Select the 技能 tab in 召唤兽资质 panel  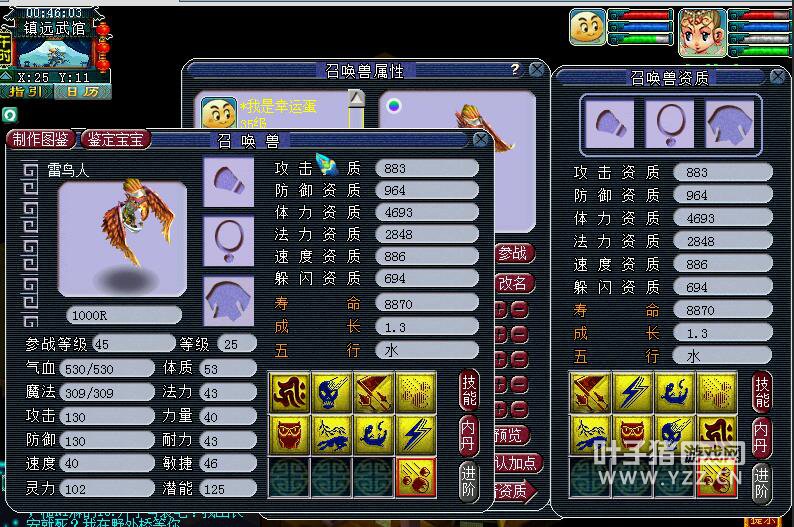pos(762,390)
